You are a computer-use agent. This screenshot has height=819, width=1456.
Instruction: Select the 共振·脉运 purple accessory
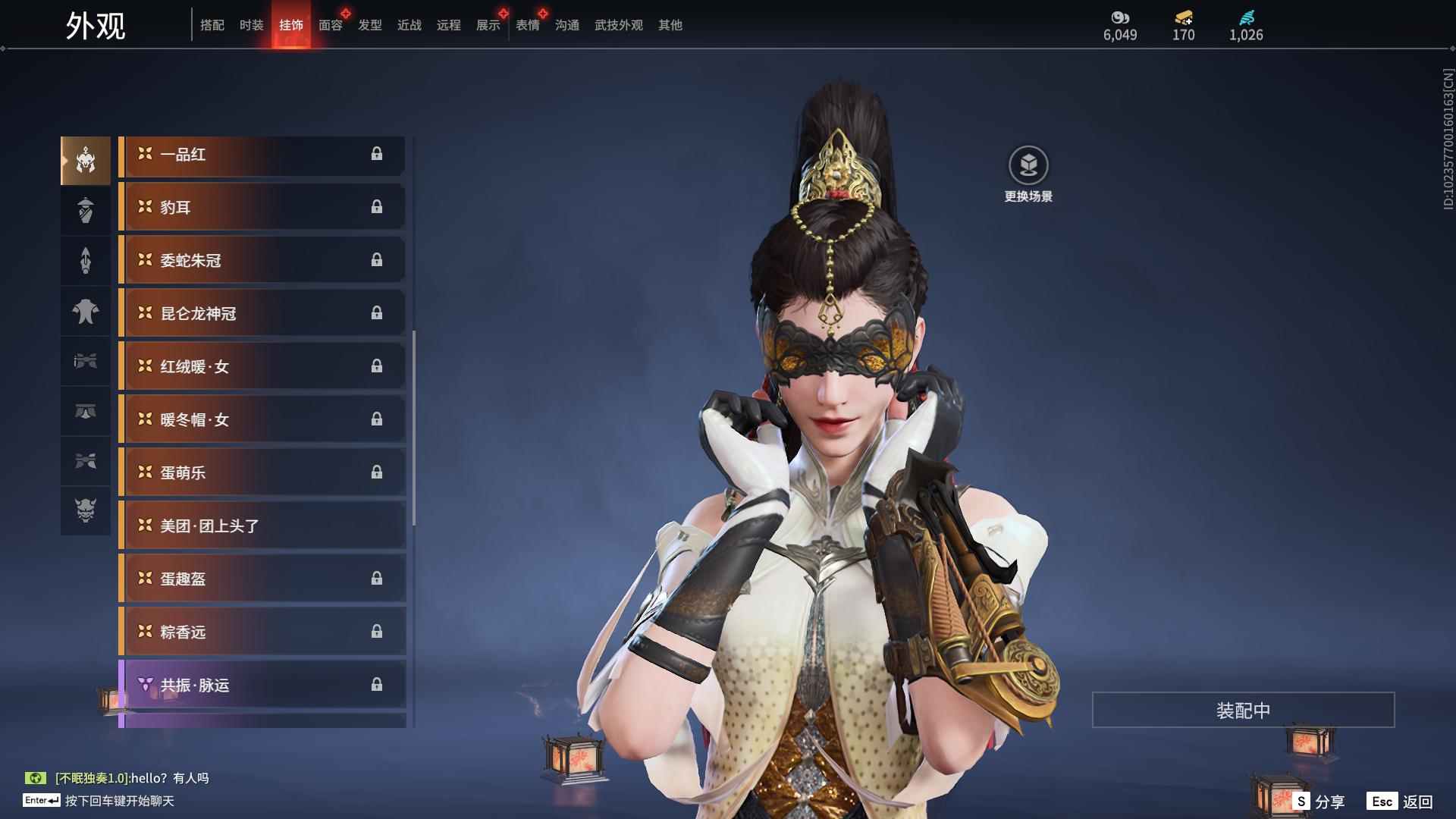pos(262,685)
